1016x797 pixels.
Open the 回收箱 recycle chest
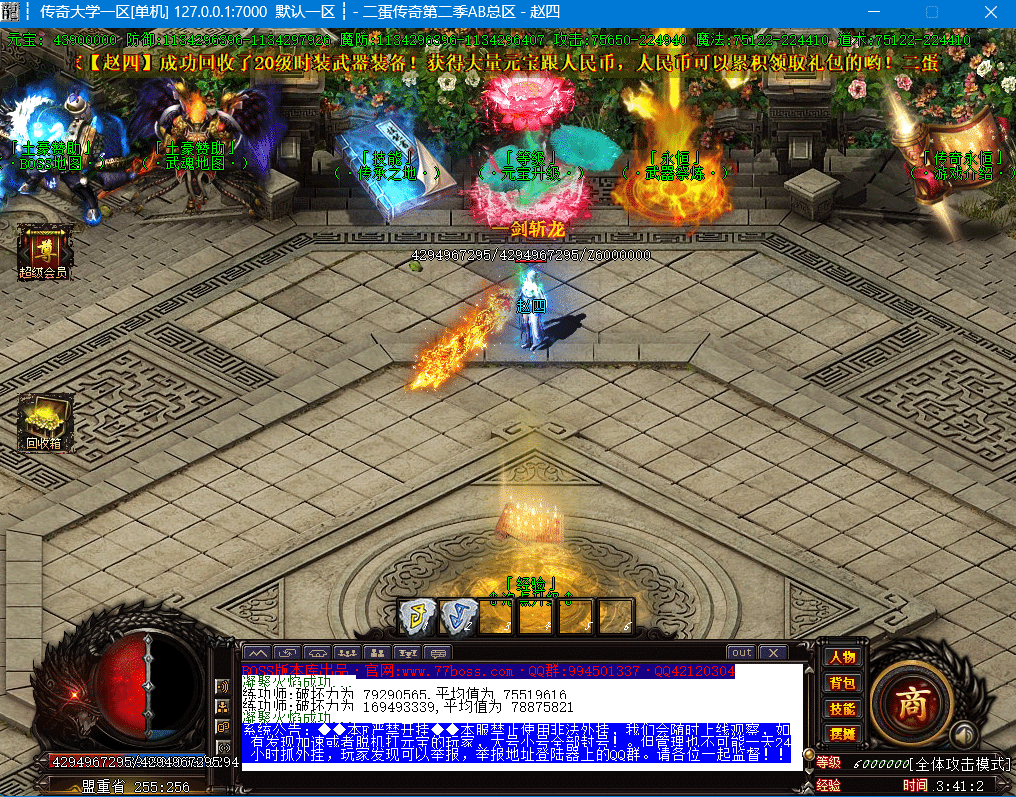point(44,422)
